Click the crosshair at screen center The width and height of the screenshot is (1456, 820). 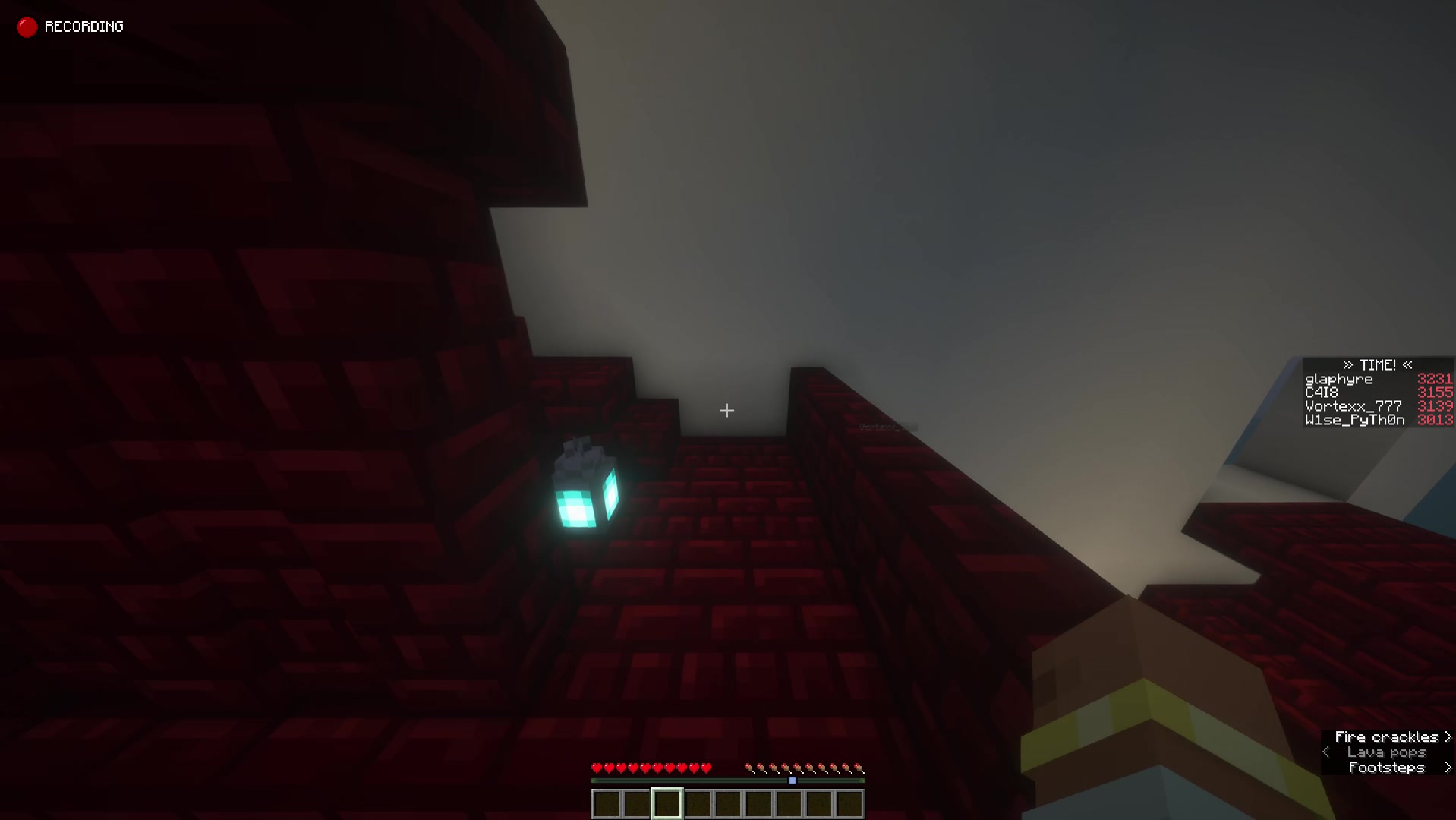coord(726,411)
